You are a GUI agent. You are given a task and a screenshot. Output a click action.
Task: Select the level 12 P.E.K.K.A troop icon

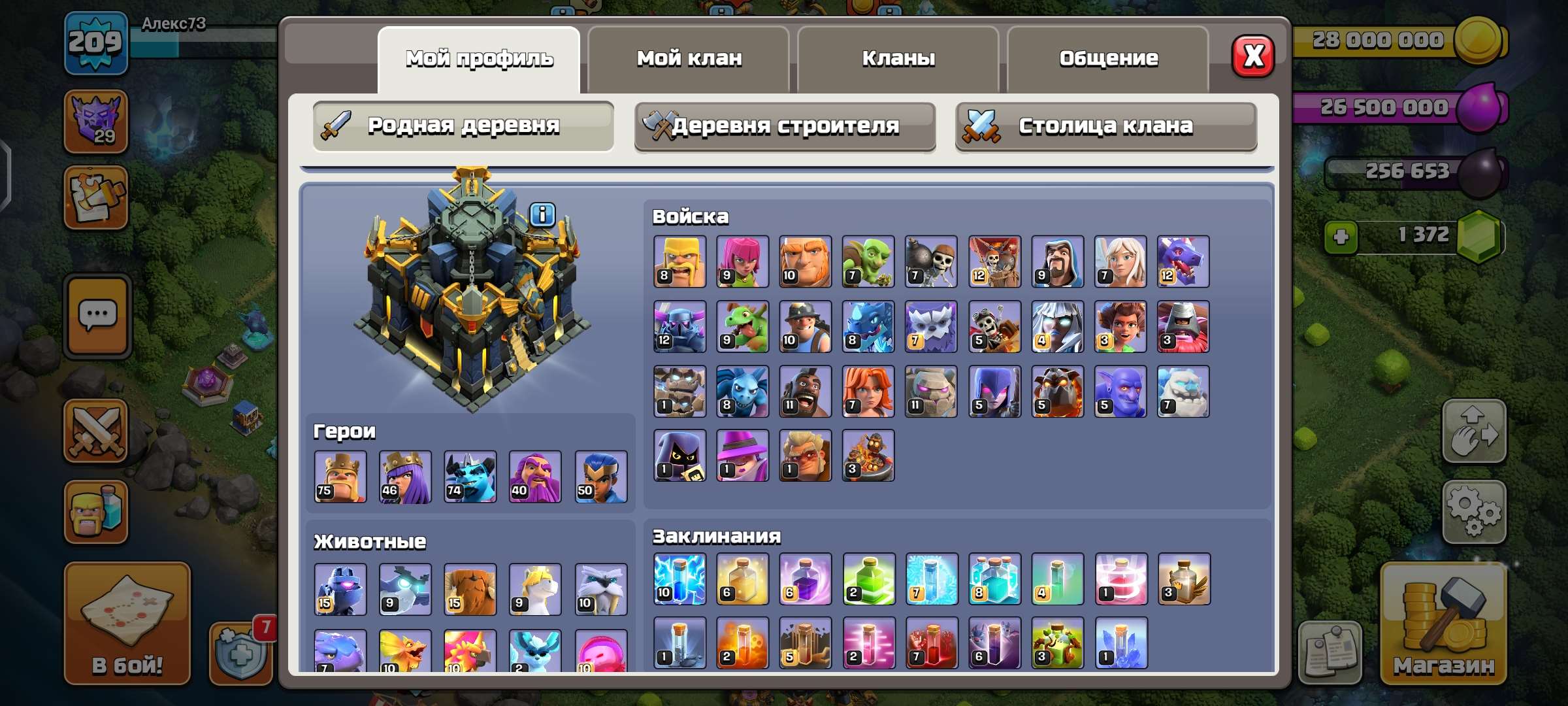point(679,326)
